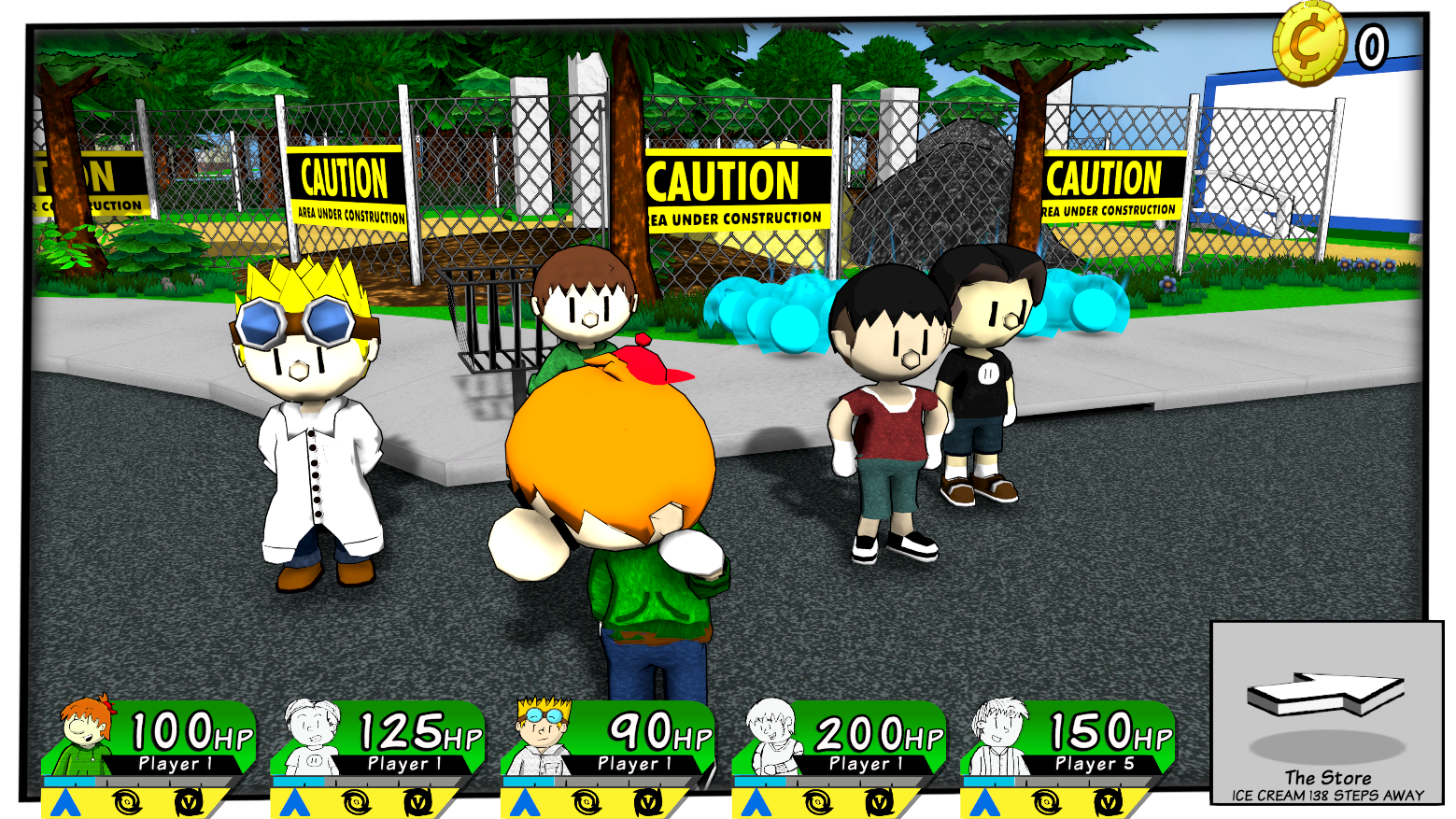Use the blue arrow ability on Player 5 card
Image resolution: width=1456 pixels, height=819 pixels.
[984, 802]
